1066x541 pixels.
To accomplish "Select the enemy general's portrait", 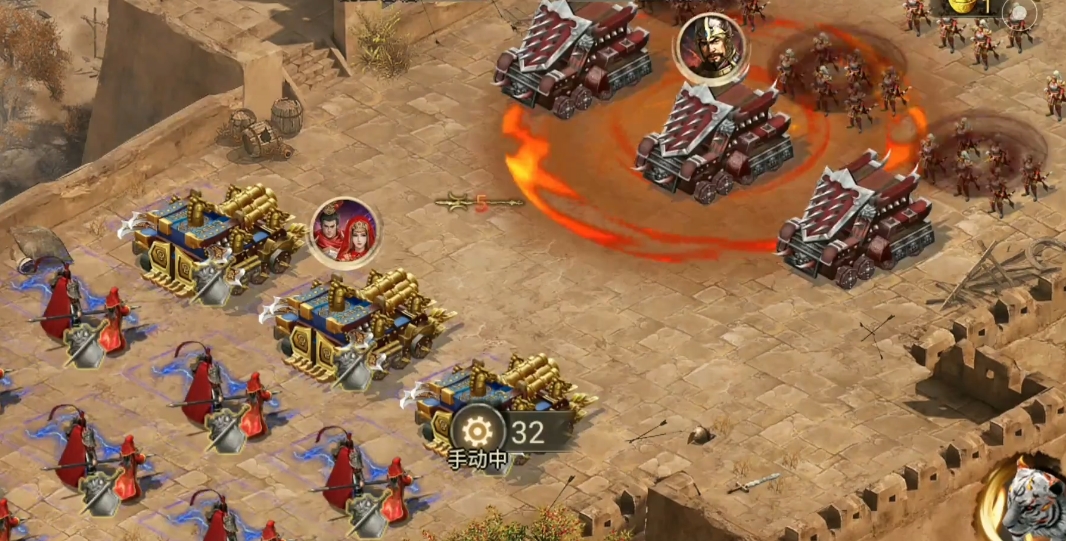I will point(712,47).
